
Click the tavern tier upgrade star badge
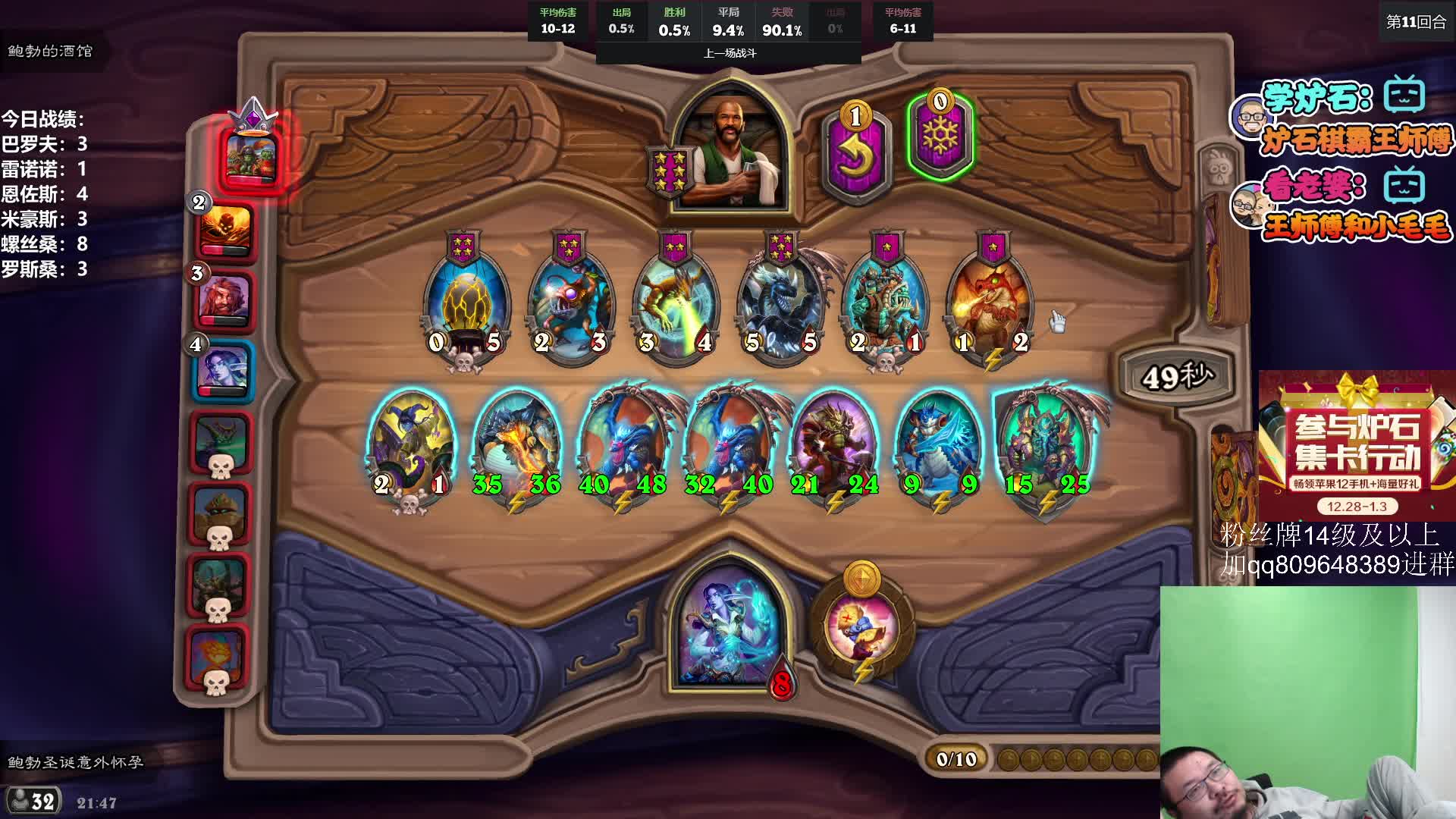tap(668, 172)
